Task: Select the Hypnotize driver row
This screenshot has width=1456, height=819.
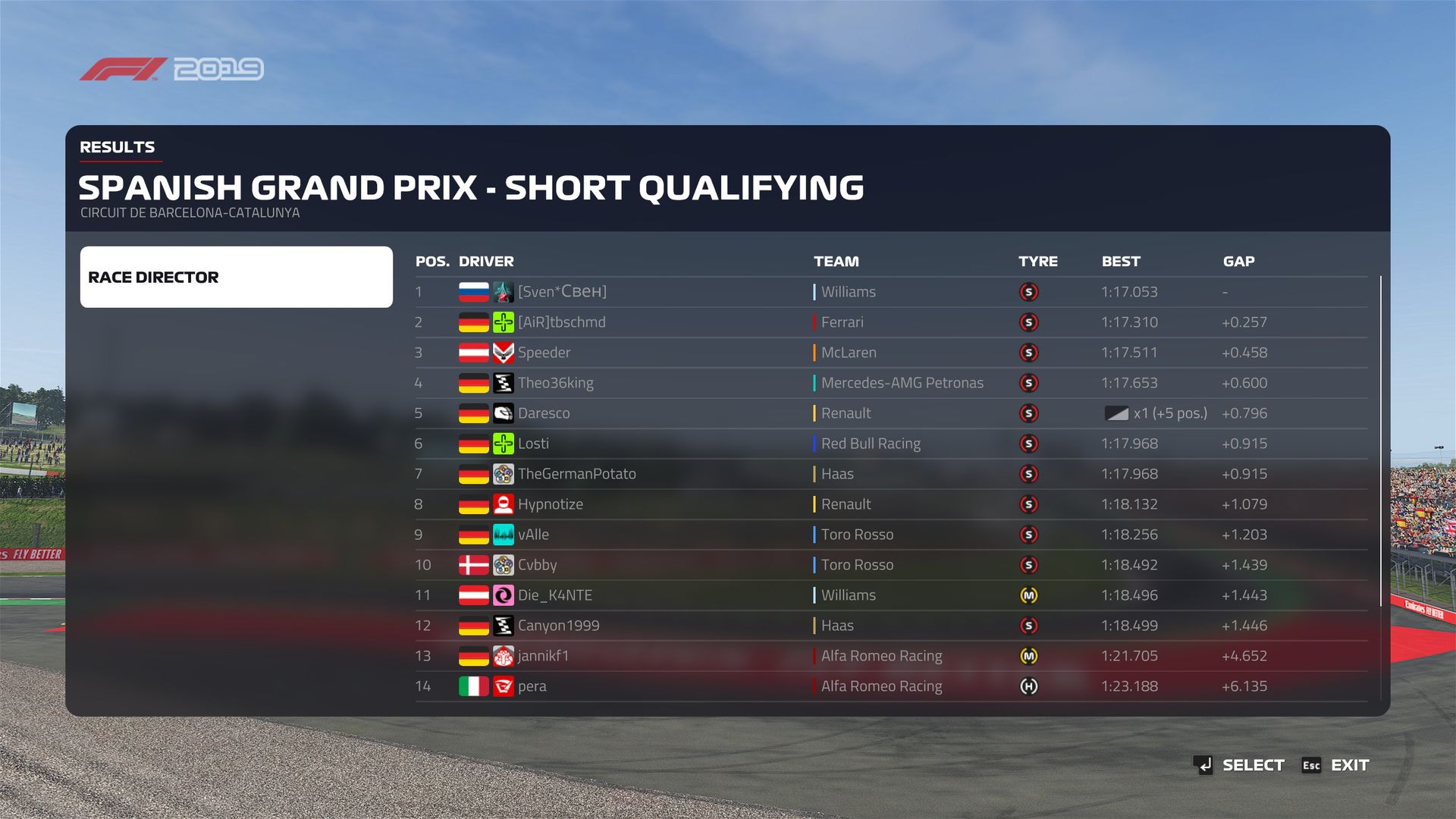Action: (x=550, y=504)
